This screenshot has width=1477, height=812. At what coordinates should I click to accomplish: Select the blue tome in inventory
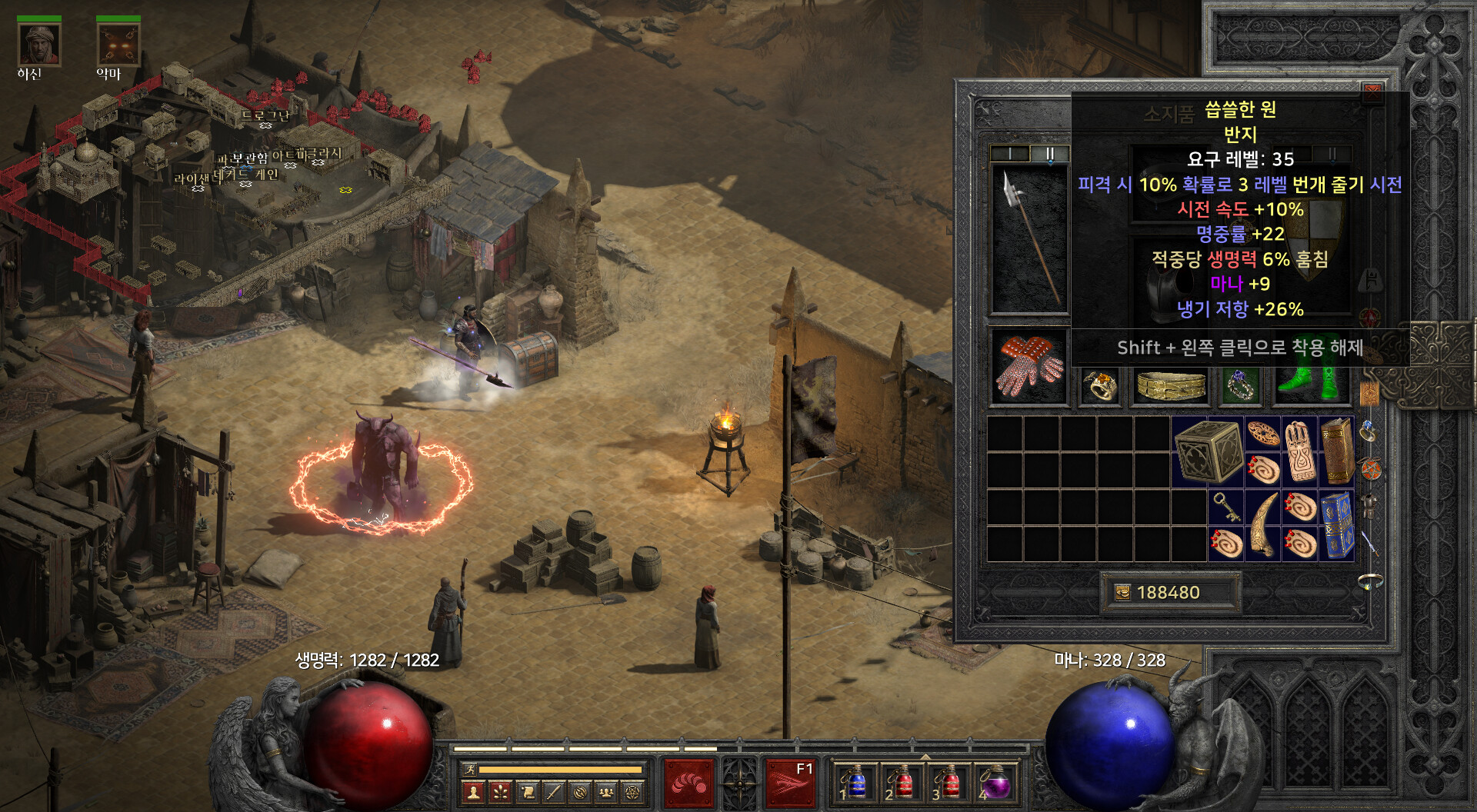coord(1337,525)
